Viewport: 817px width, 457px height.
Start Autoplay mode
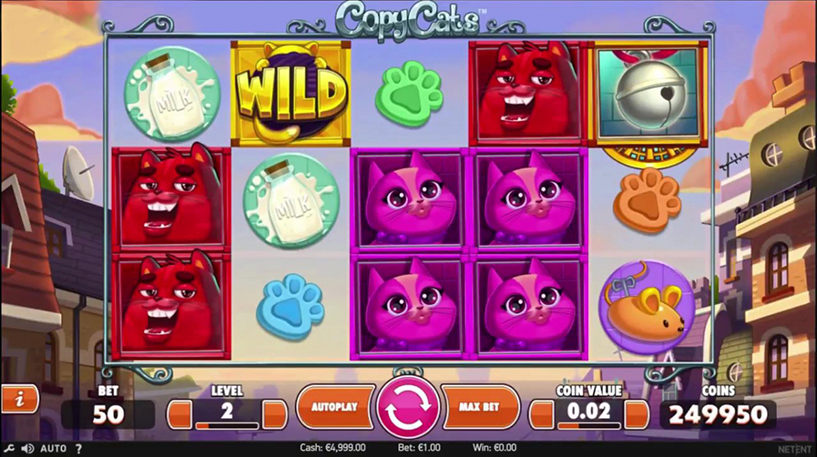click(x=335, y=408)
